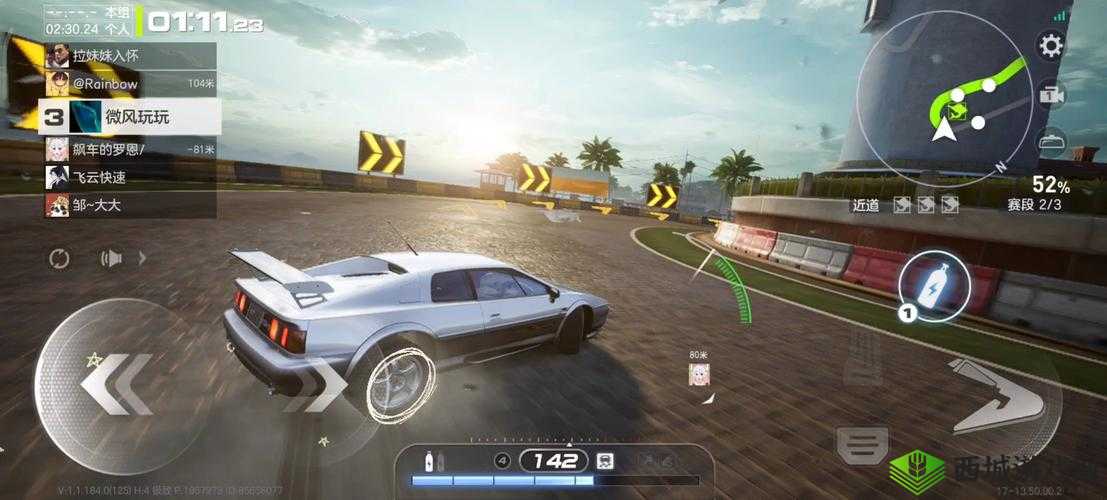Select player @Rainbow in the ranking list
Screen dimensions: 1107x500
tap(130, 84)
